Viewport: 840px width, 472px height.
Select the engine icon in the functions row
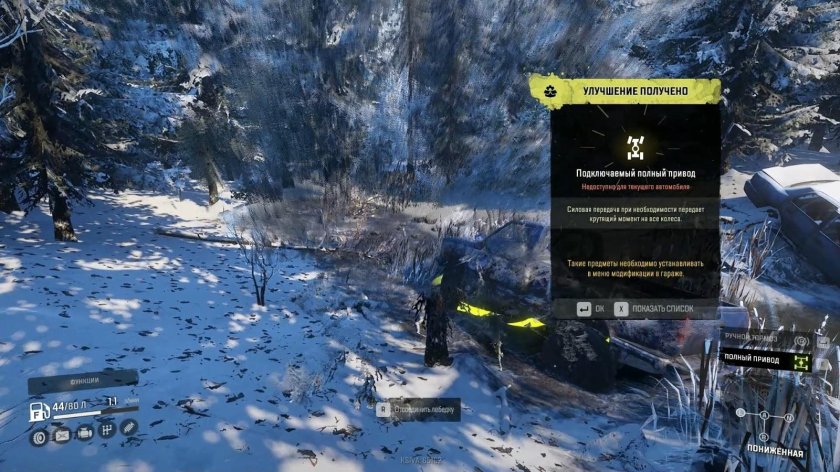tap(84, 432)
